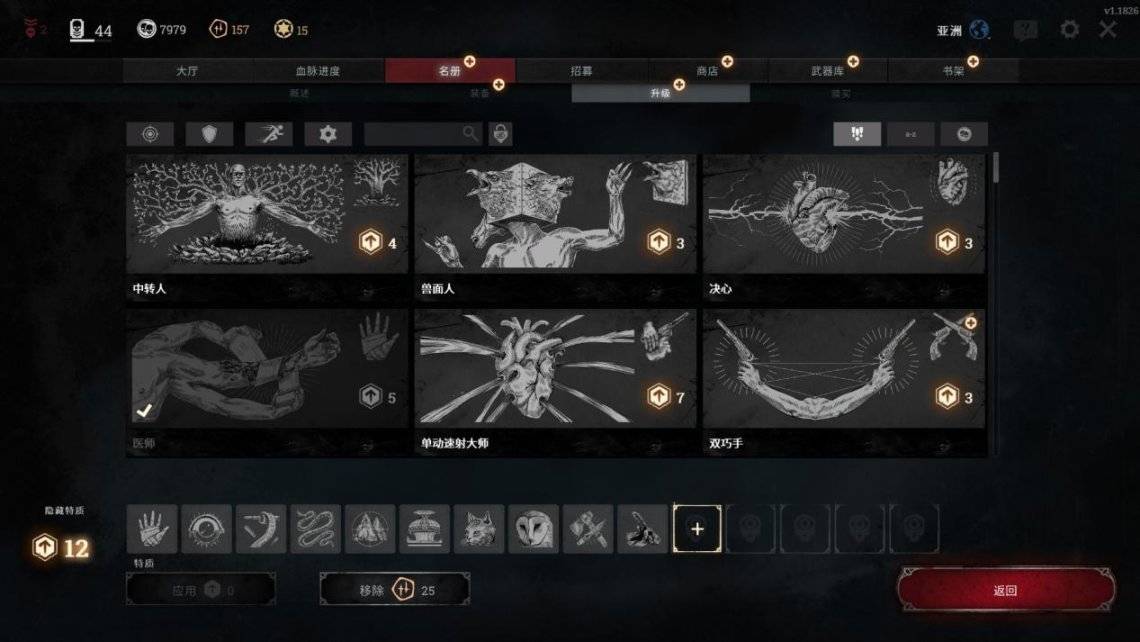Choose the 双巧手 dual pistols trait

pos(843,382)
